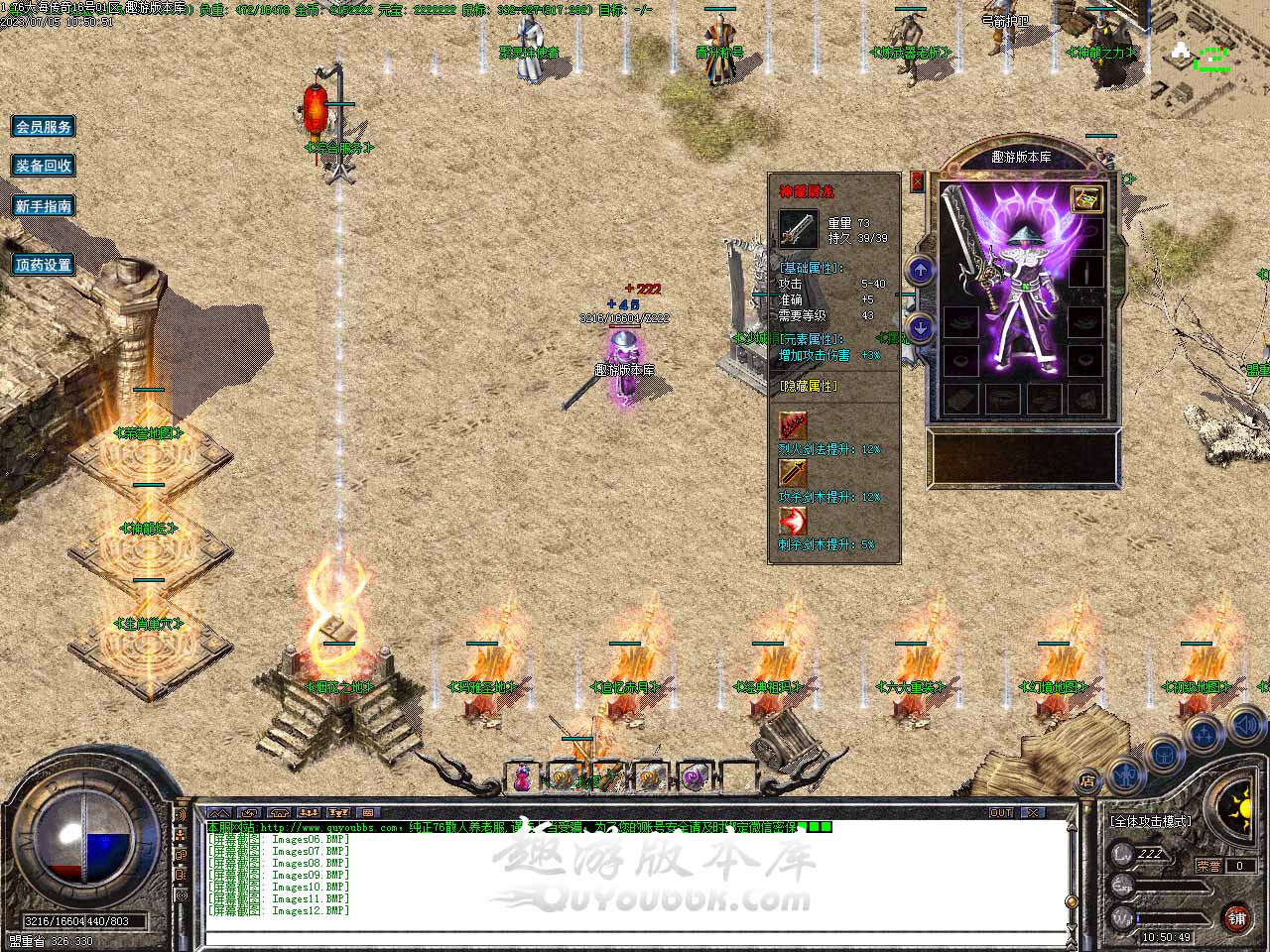Click the blue down arrow button
The width and height of the screenshot is (1270, 952).
coord(921,326)
